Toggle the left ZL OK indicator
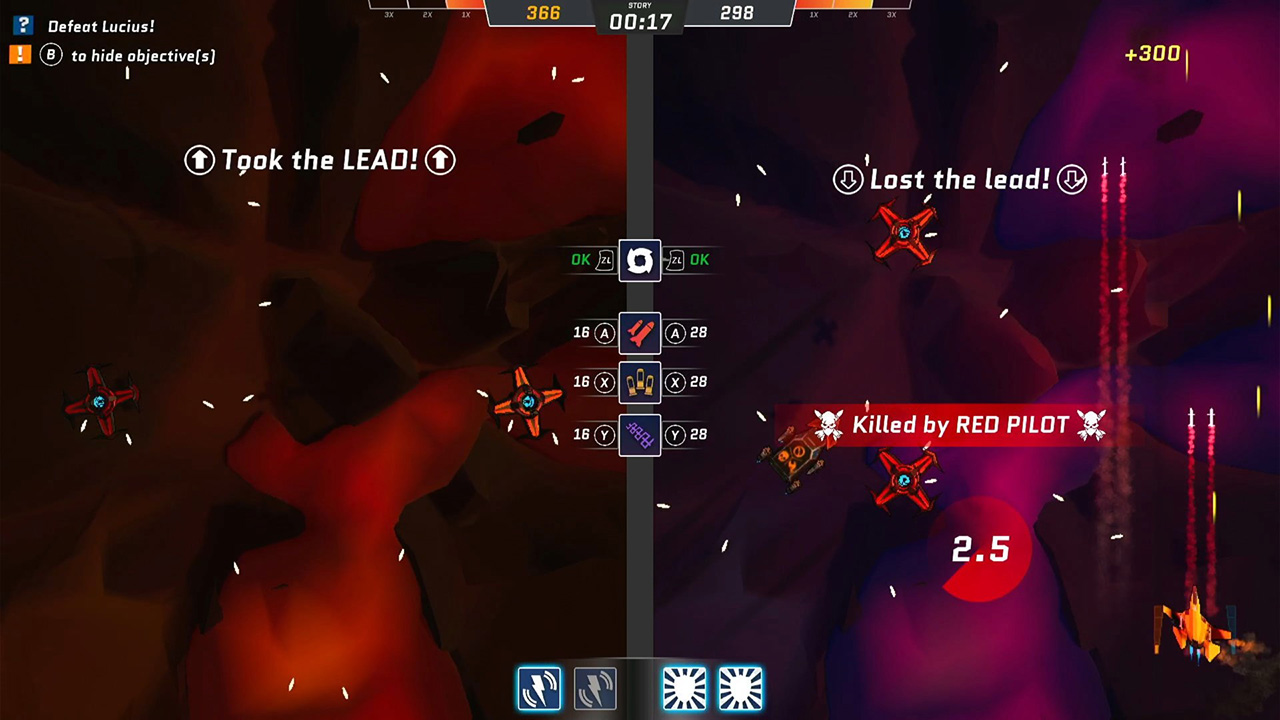 pos(592,260)
